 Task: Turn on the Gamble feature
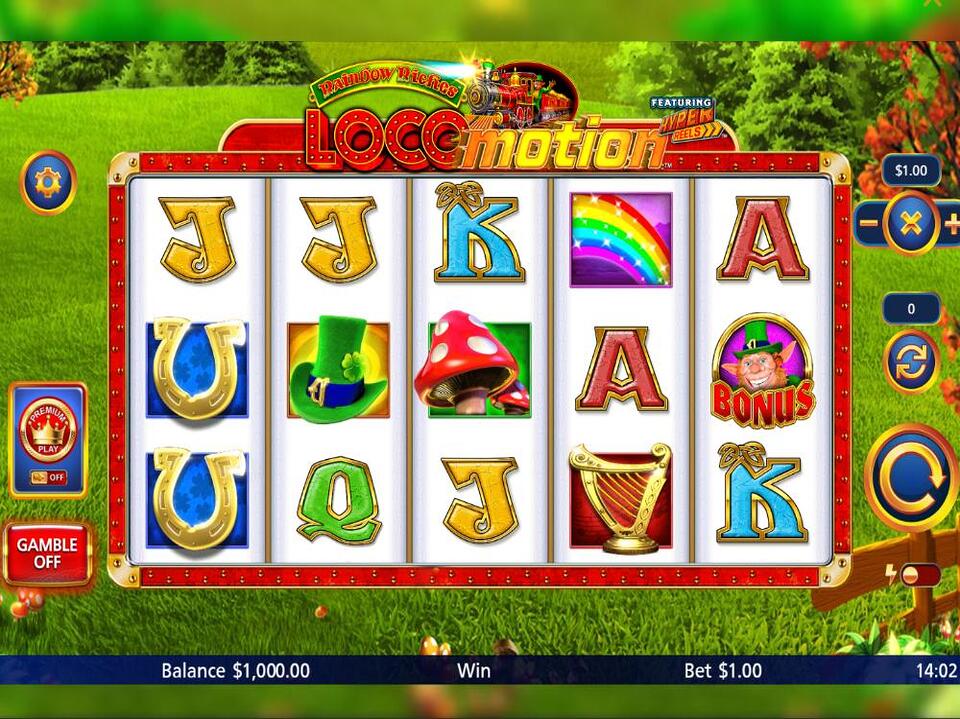tap(47, 553)
